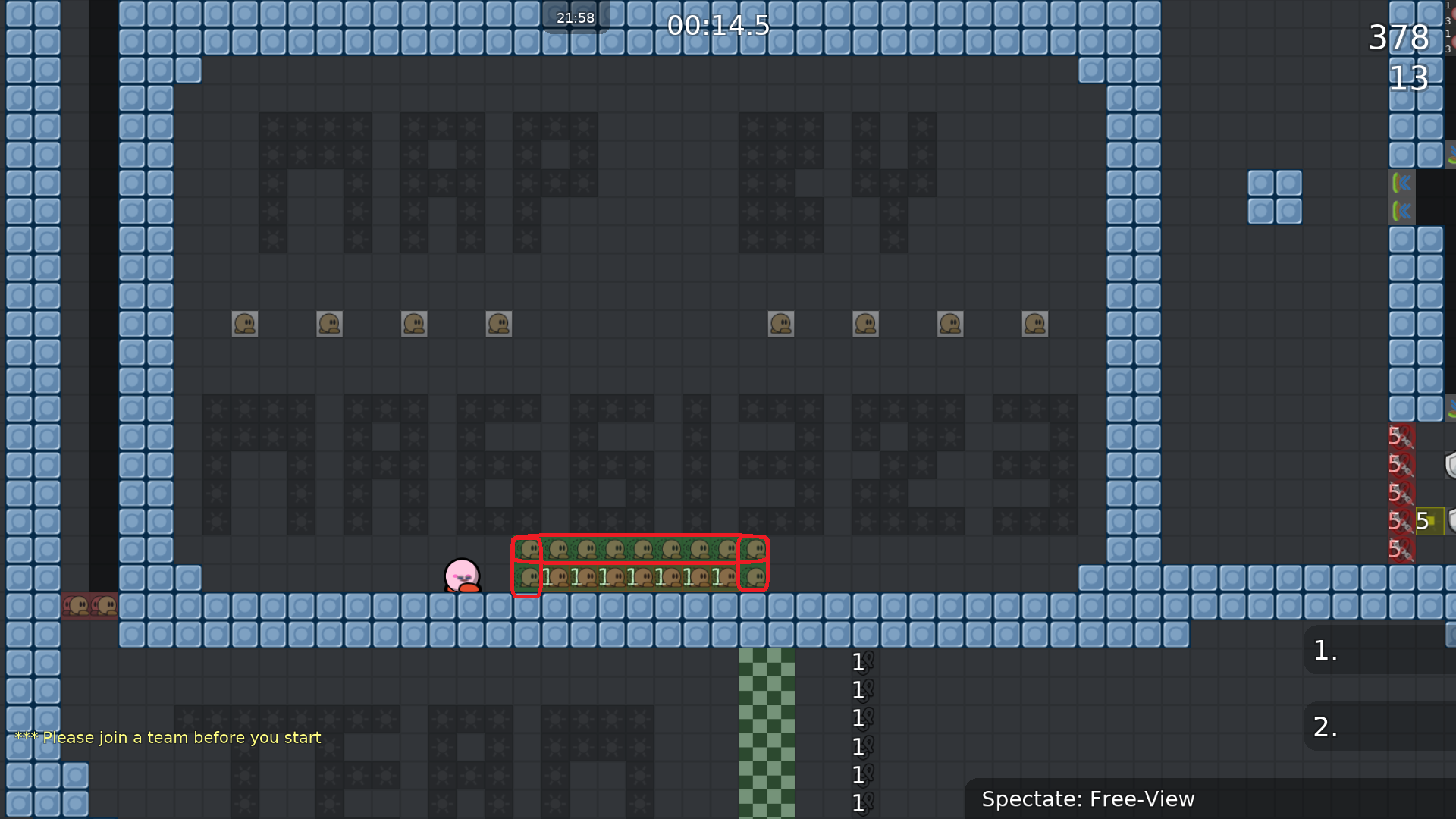Click the lower green laser icon near right wall
1456x819 pixels.
point(1403,211)
